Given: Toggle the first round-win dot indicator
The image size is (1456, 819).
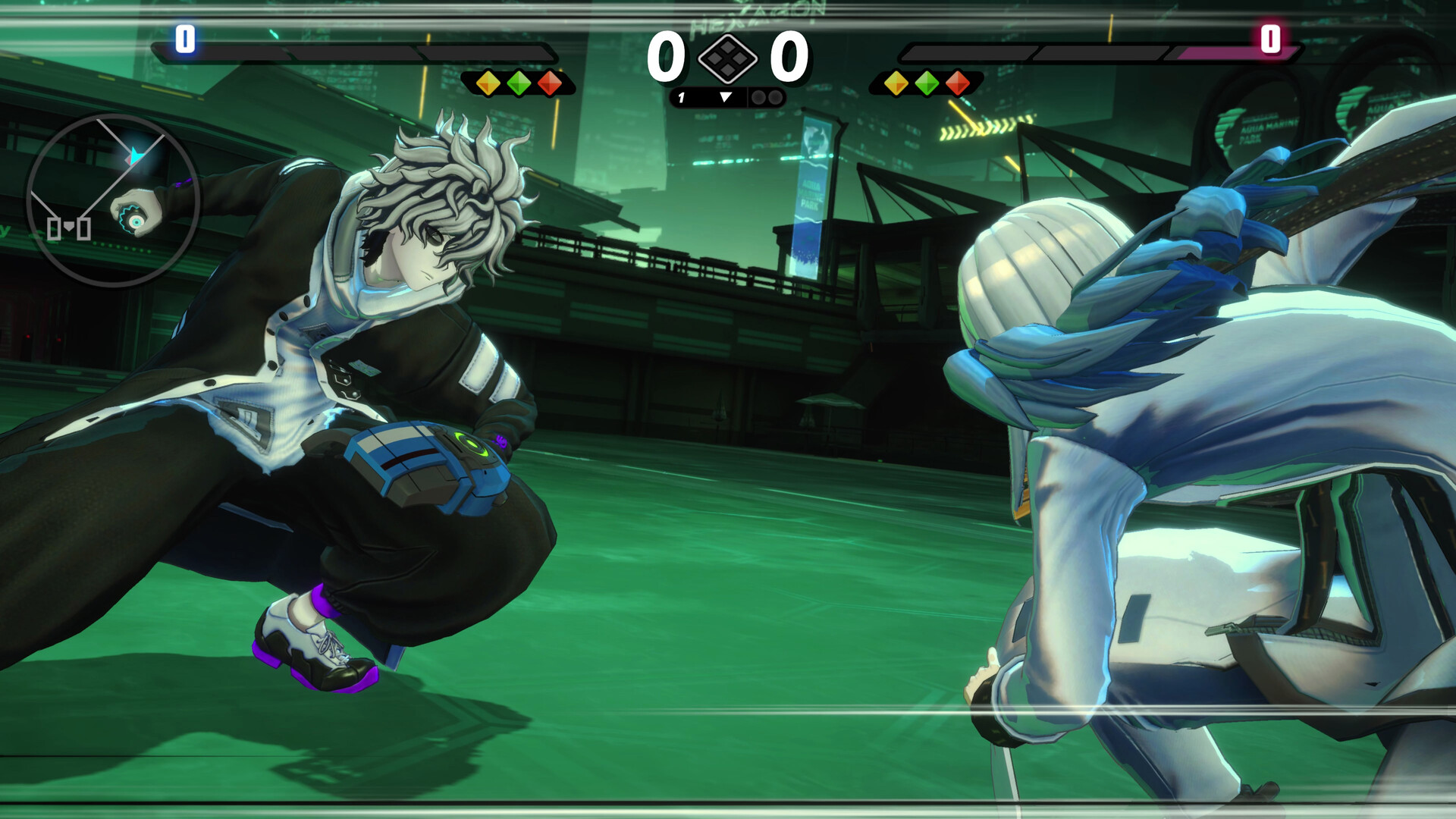Looking at the screenshot, I should coord(758,97).
